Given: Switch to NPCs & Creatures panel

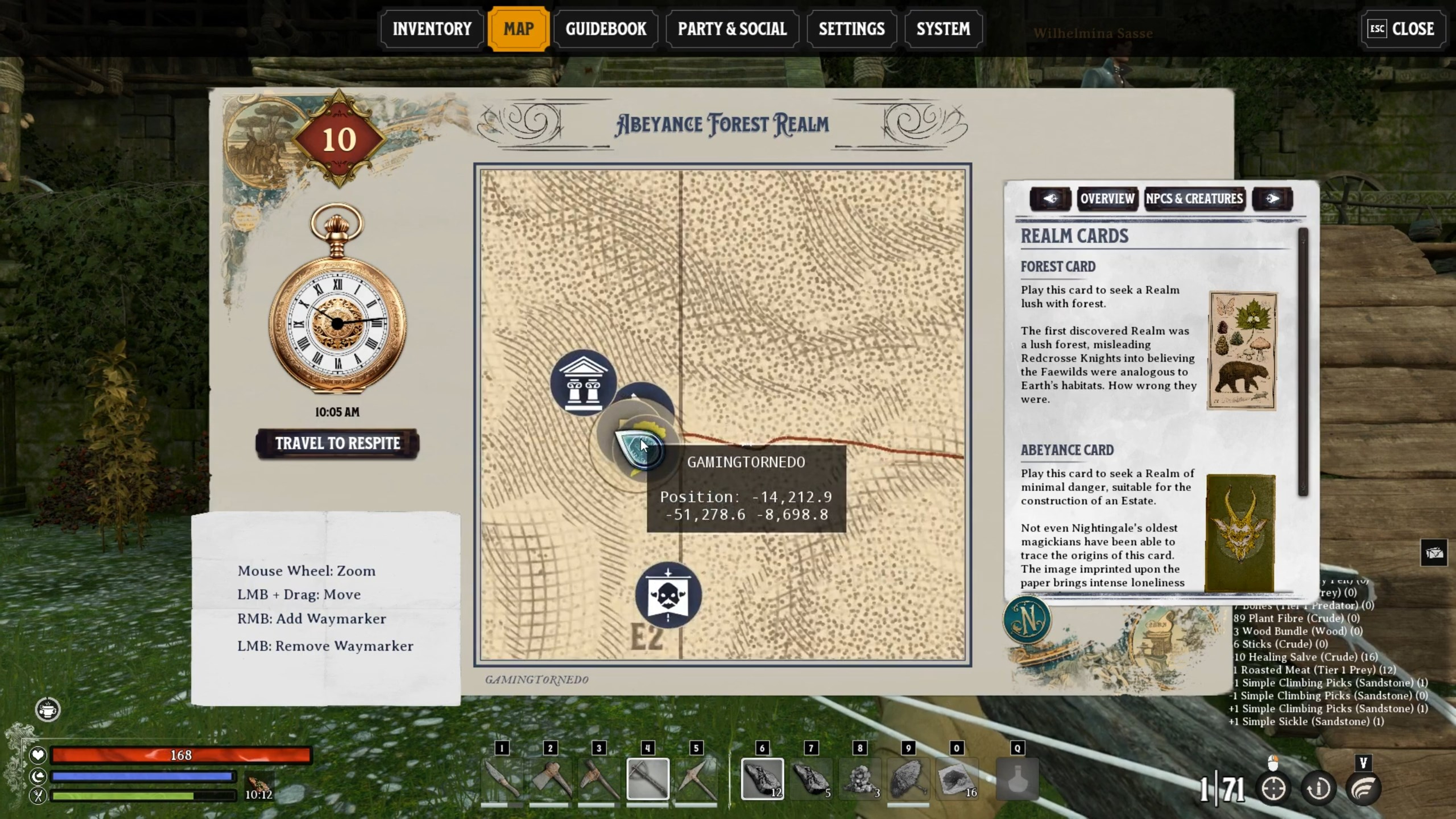Looking at the screenshot, I should (1194, 198).
